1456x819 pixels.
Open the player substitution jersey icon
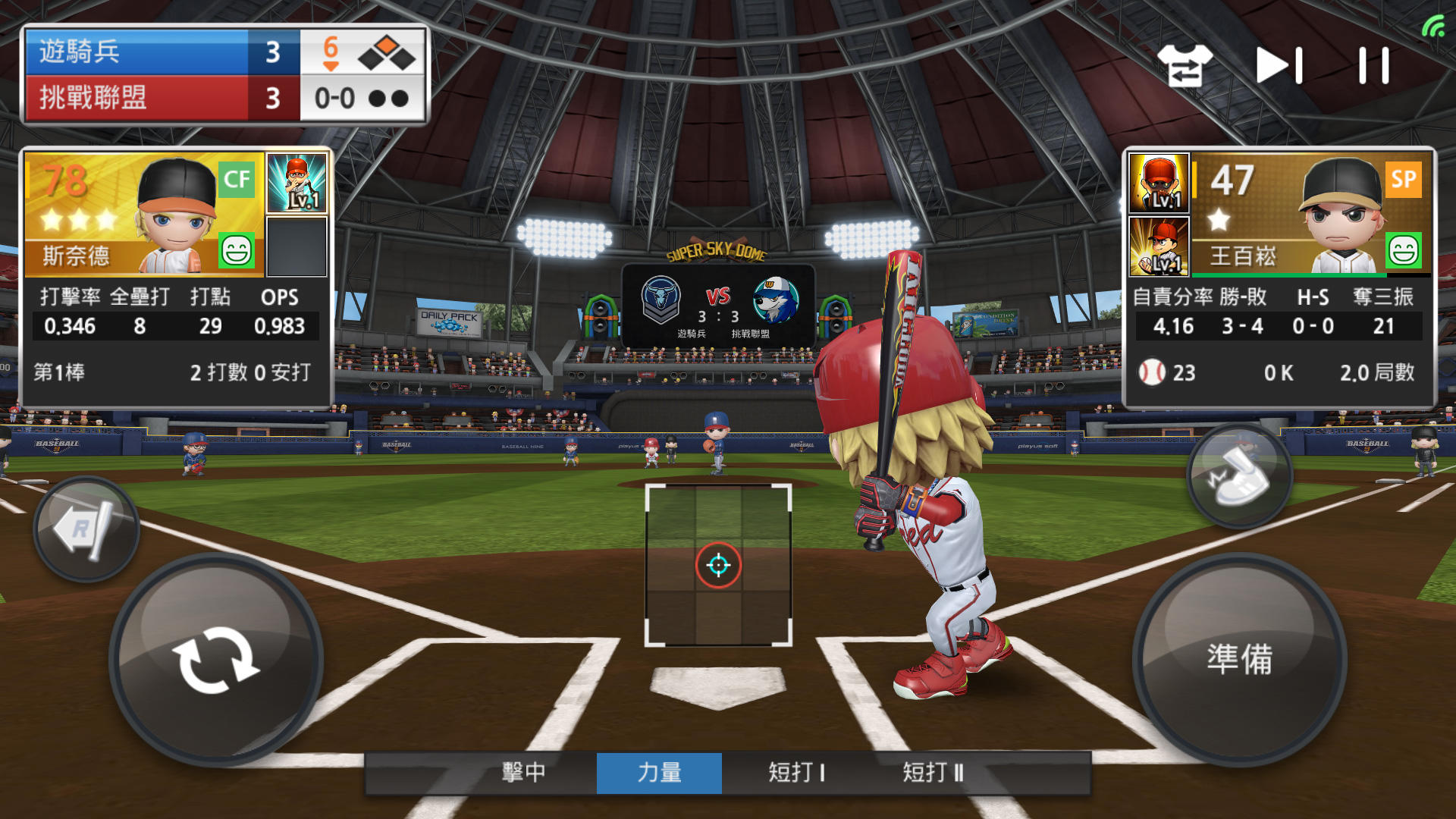[x=1185, y=65]
